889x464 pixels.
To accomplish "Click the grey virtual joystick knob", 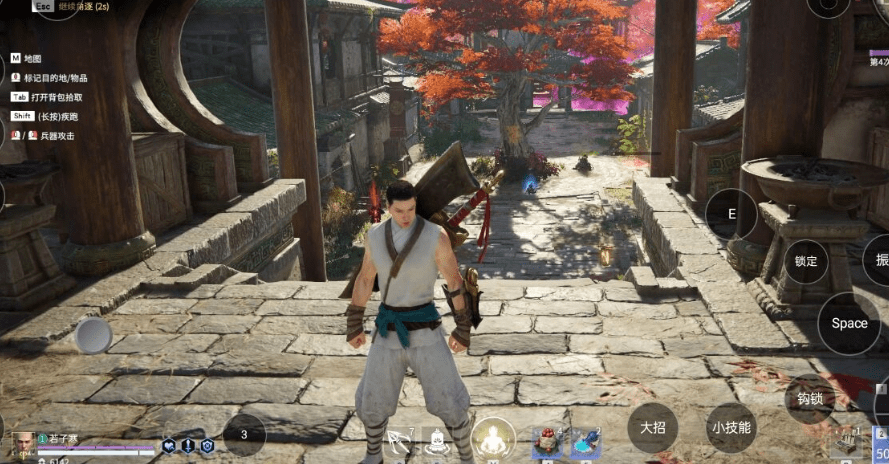I will 94,336.
